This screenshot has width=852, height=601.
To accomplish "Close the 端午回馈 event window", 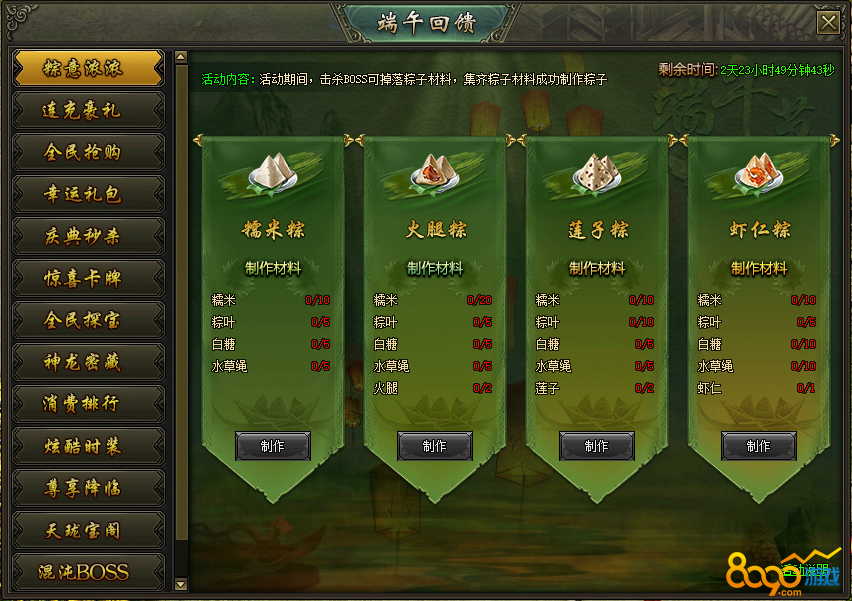I will pyautogui.click(x=828, y=22).
